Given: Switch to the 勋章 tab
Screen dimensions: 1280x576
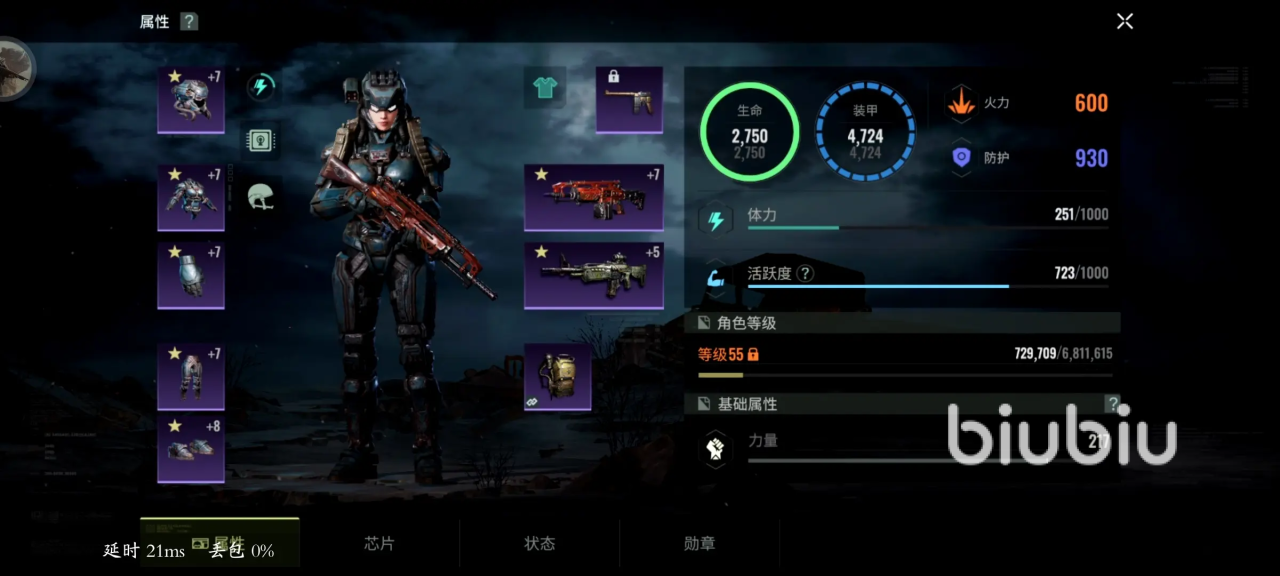Looking at the screenshot, I should [x=700, y=544].
